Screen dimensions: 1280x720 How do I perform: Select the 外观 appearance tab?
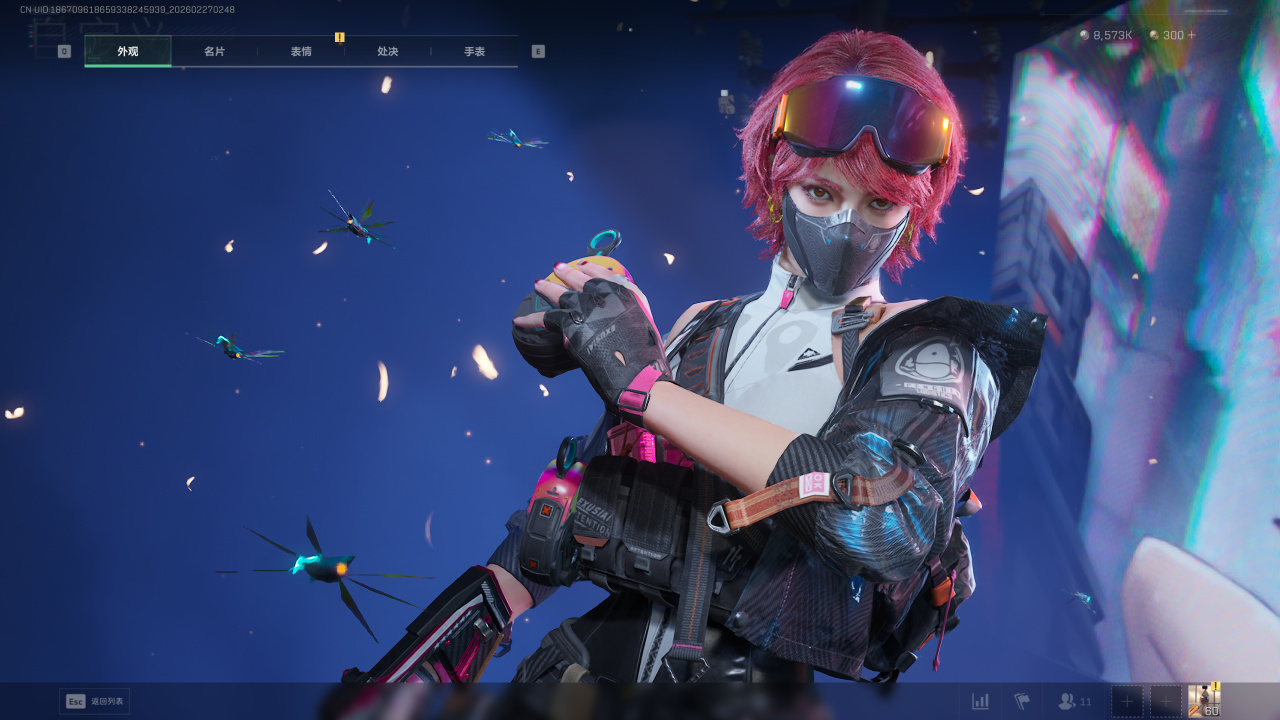[128, 51]
